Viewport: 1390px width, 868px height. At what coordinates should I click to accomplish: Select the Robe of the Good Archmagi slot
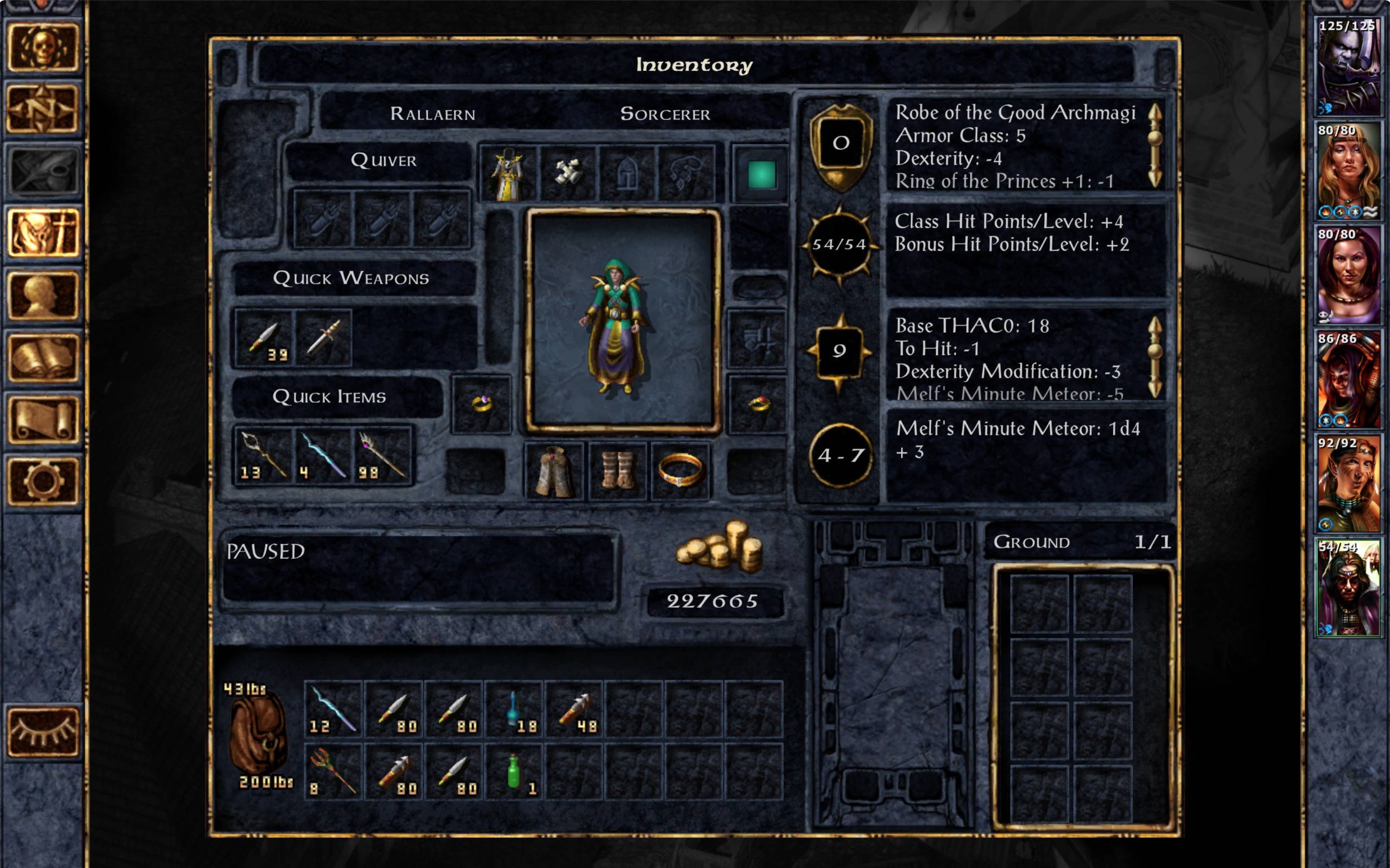tap(509, 174)
